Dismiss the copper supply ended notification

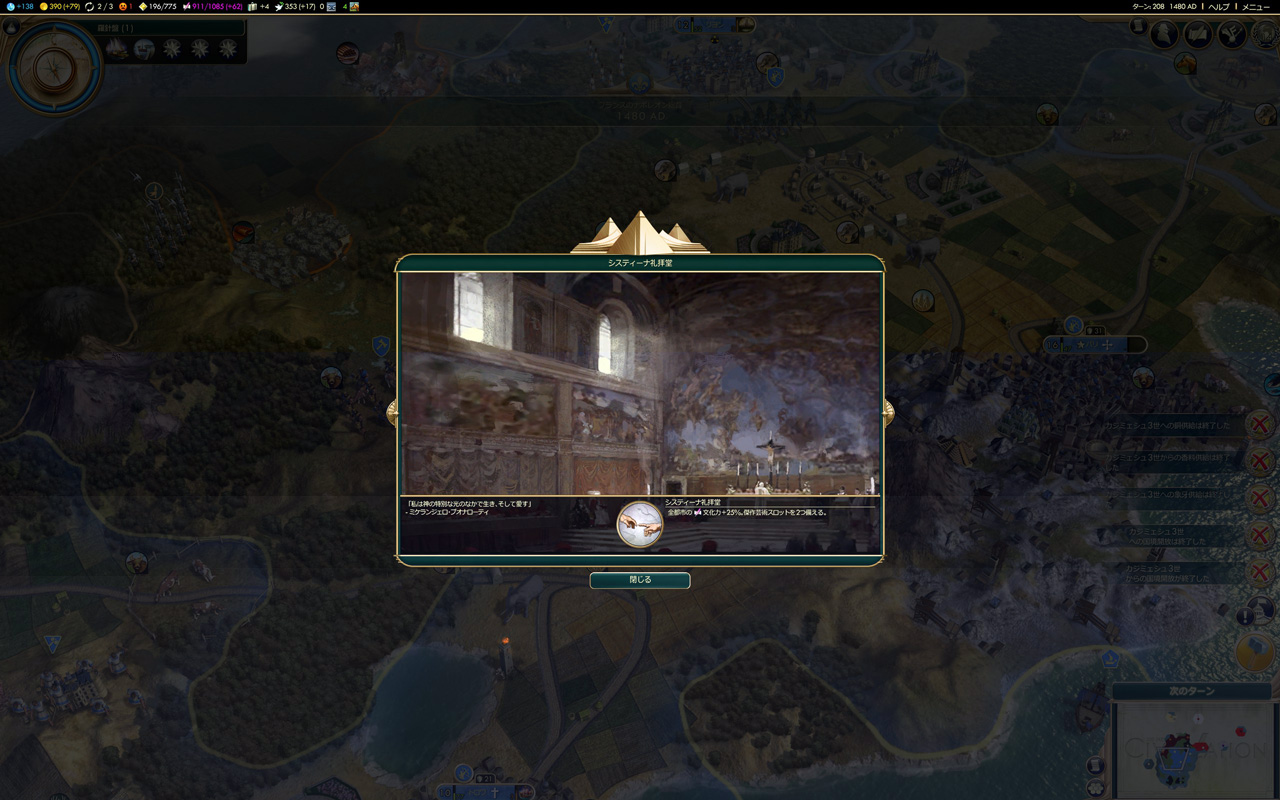(x=1260, y=424)
